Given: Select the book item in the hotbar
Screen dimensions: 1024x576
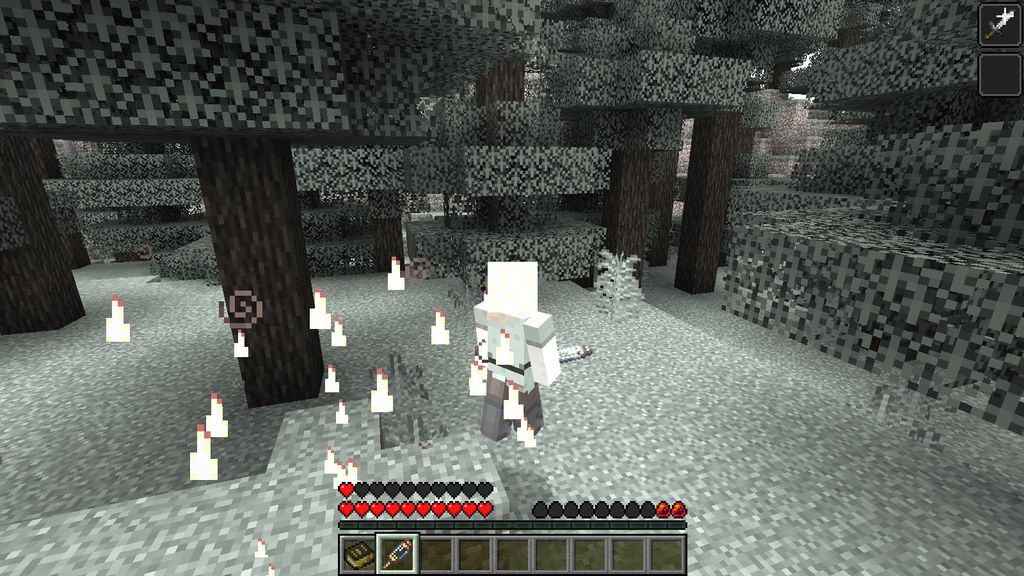Looking at the screenshot, I should click(x=356, y=554).
